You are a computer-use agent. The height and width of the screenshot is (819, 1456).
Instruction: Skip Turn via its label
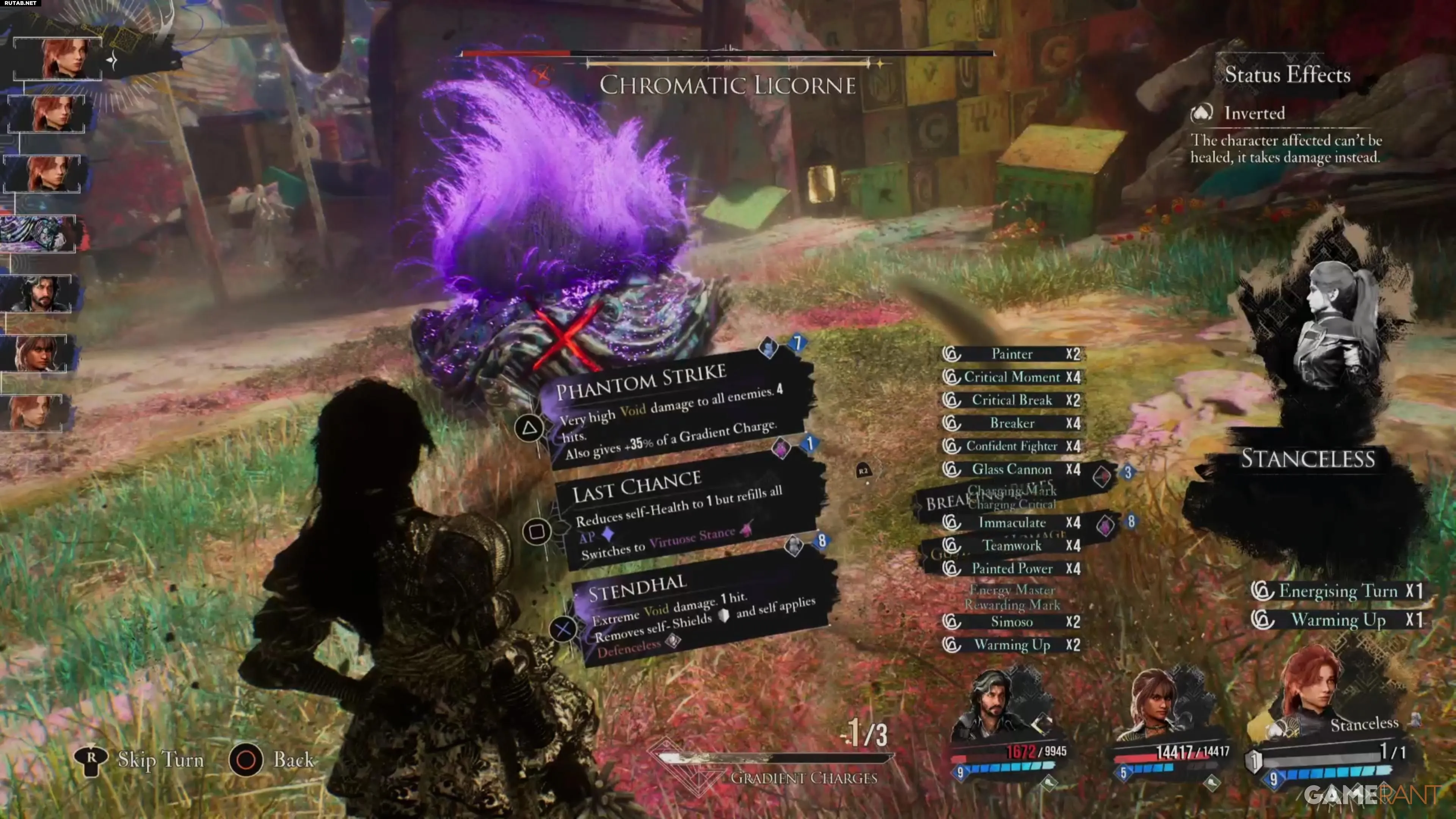click(160, 759)
